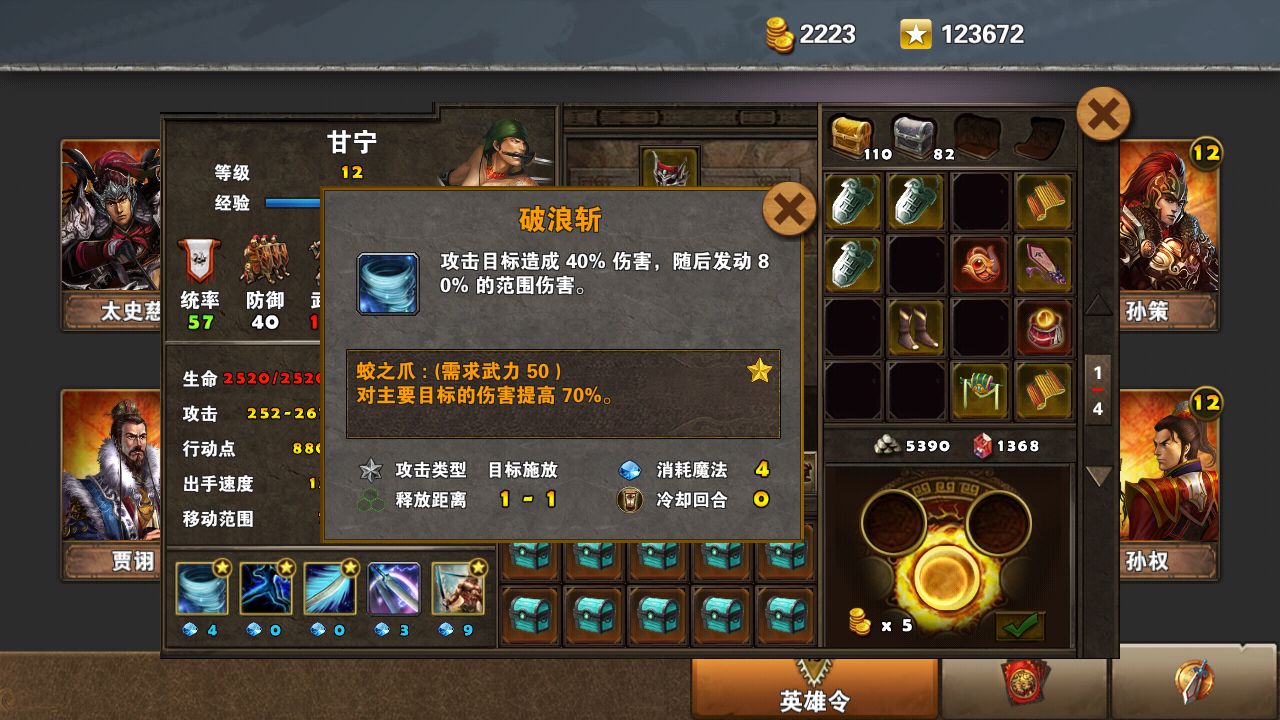Open the 英雄令 tab
1280x720 pixels.
814,688
